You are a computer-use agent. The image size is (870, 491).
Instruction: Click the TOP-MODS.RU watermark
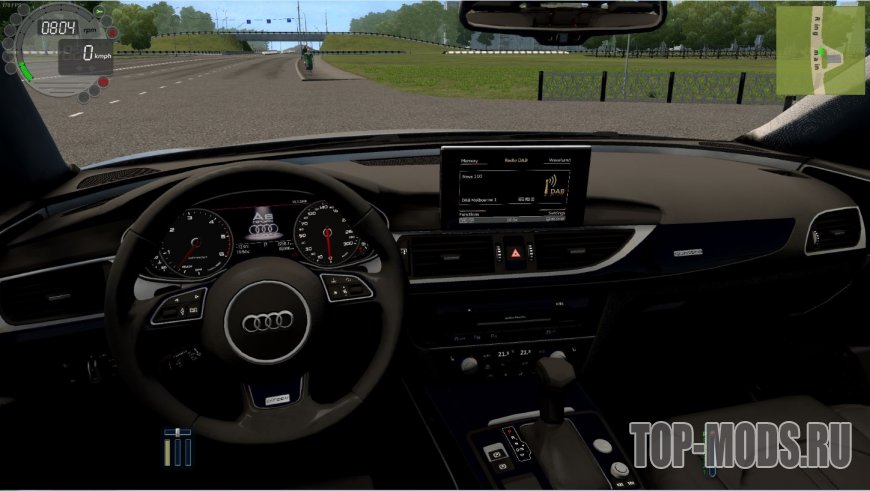(741, 439)
